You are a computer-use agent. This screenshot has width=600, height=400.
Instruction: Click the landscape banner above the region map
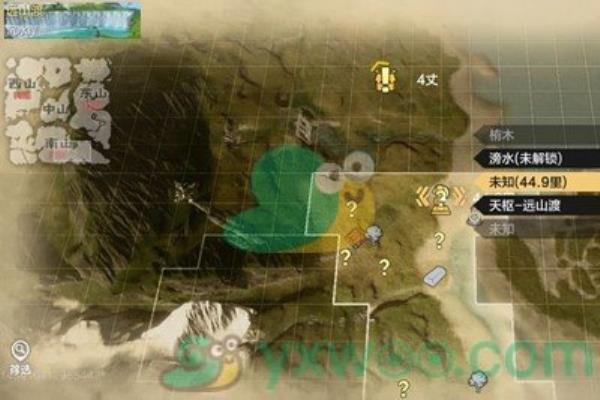pyautogui.click(x=70, y=18)
